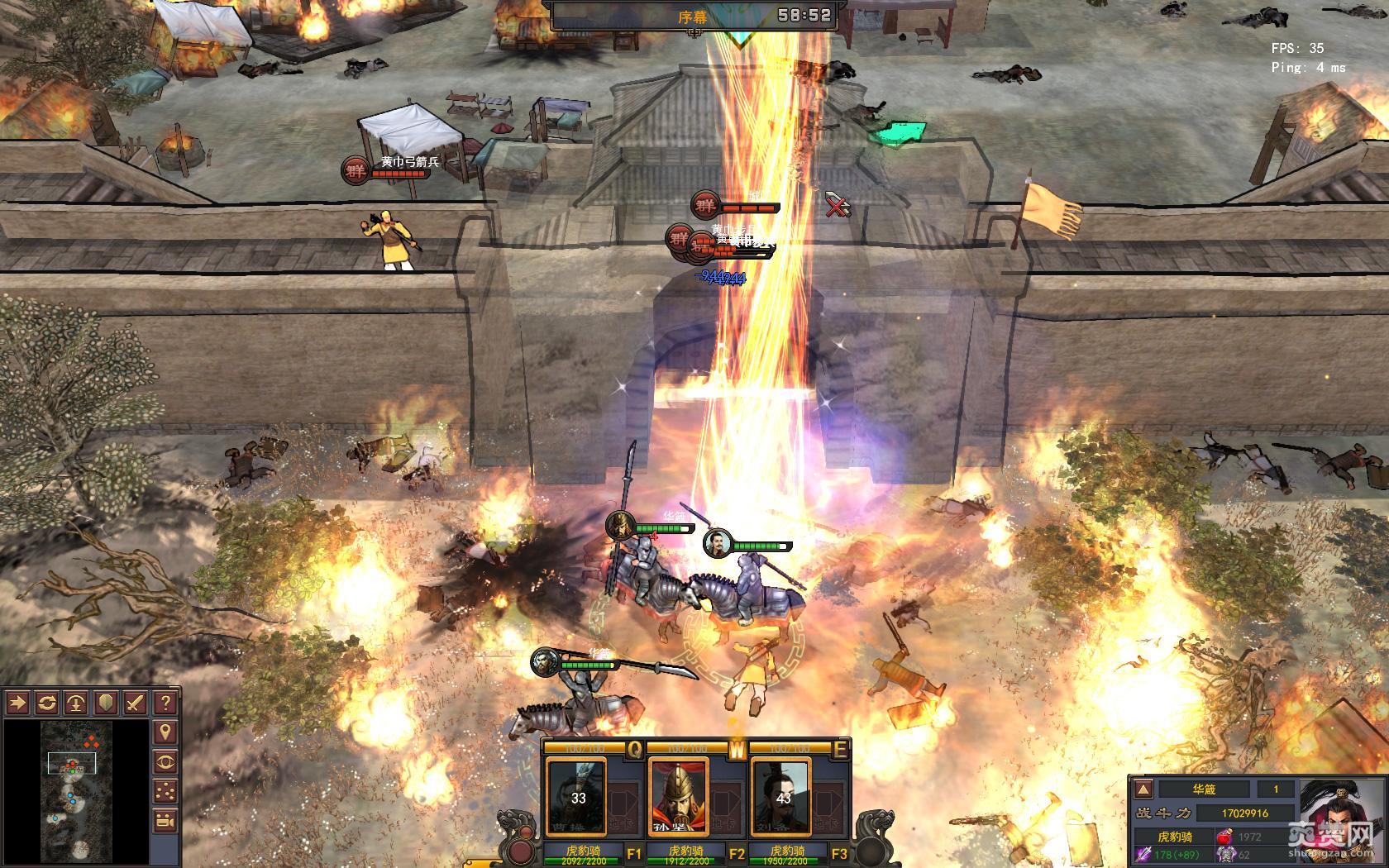The width and height of the screenshot is (1389, 868).
Task: Select the Sun Jian hero card
Action: click(680, 798)
